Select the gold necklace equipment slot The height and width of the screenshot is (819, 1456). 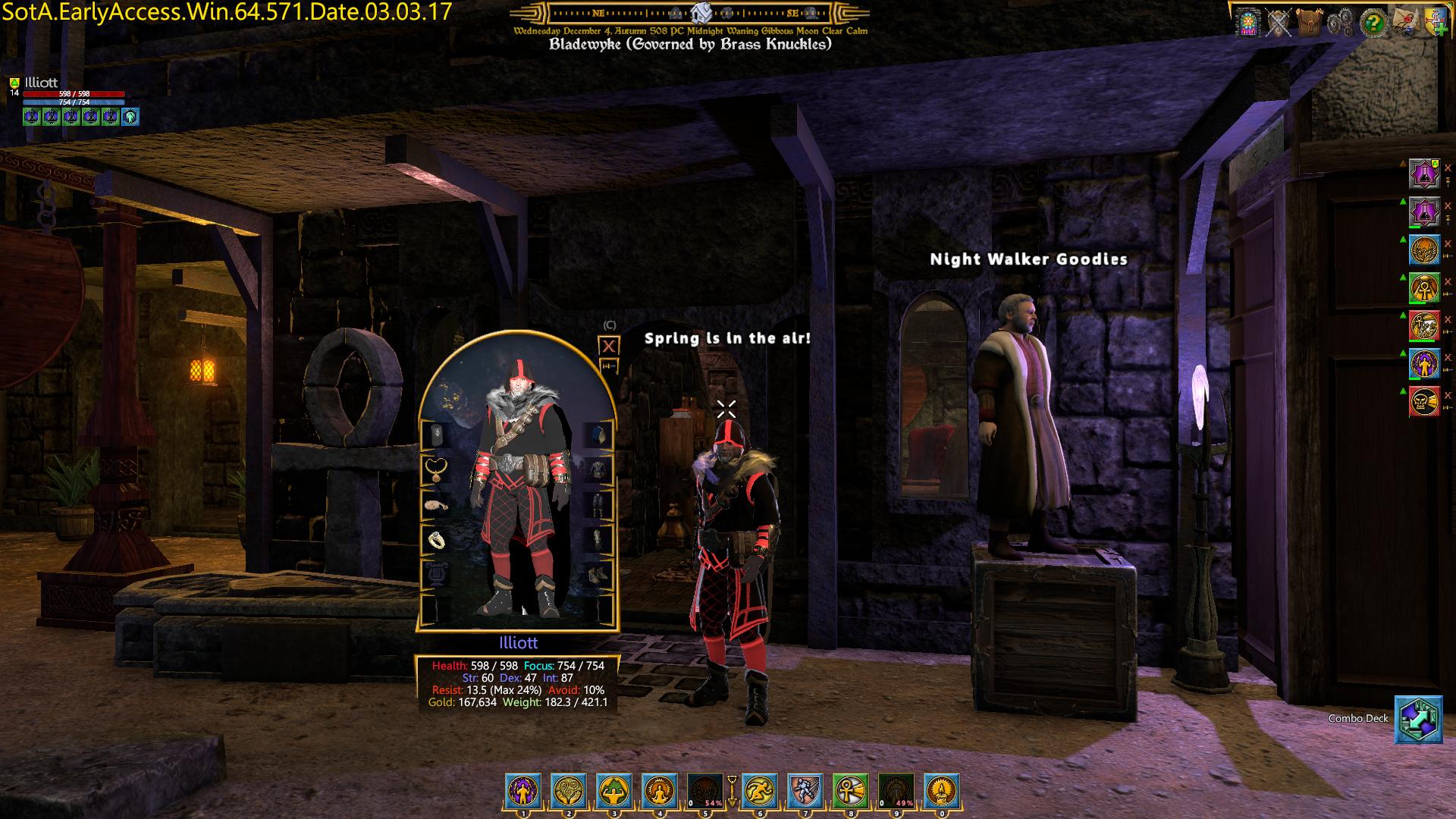point(436,469)
